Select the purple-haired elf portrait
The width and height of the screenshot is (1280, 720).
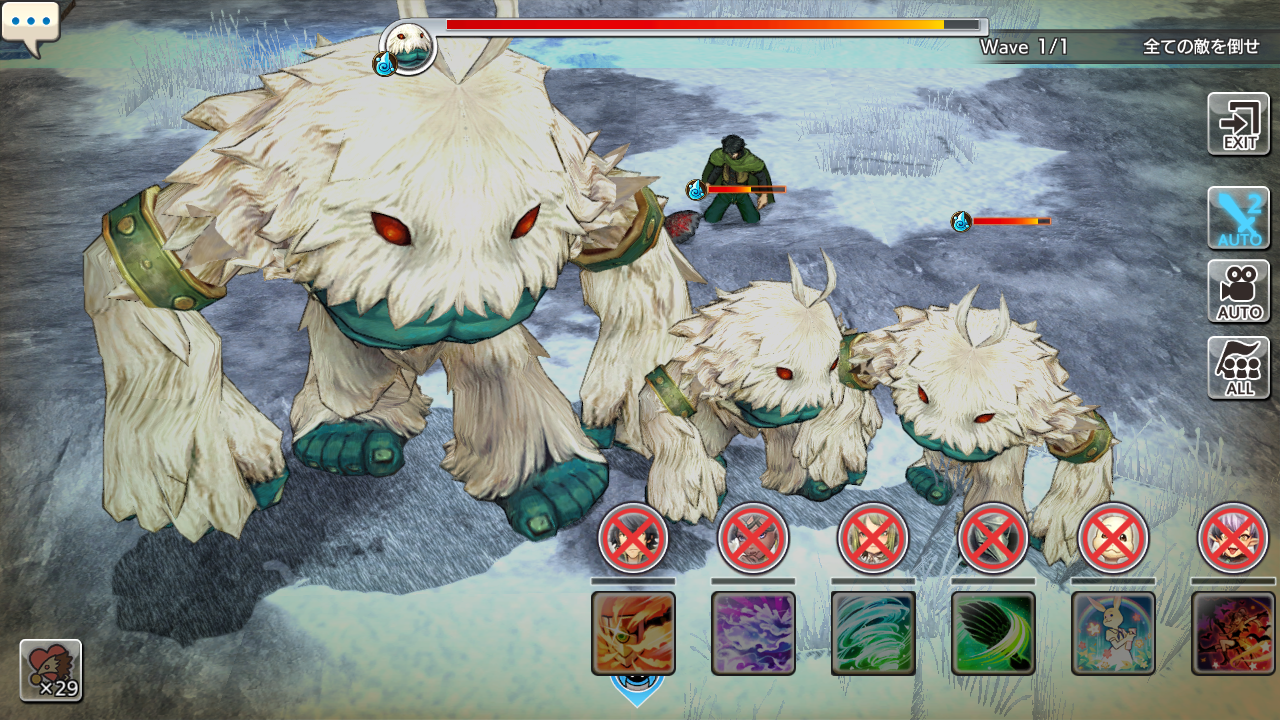(1233, 538)
